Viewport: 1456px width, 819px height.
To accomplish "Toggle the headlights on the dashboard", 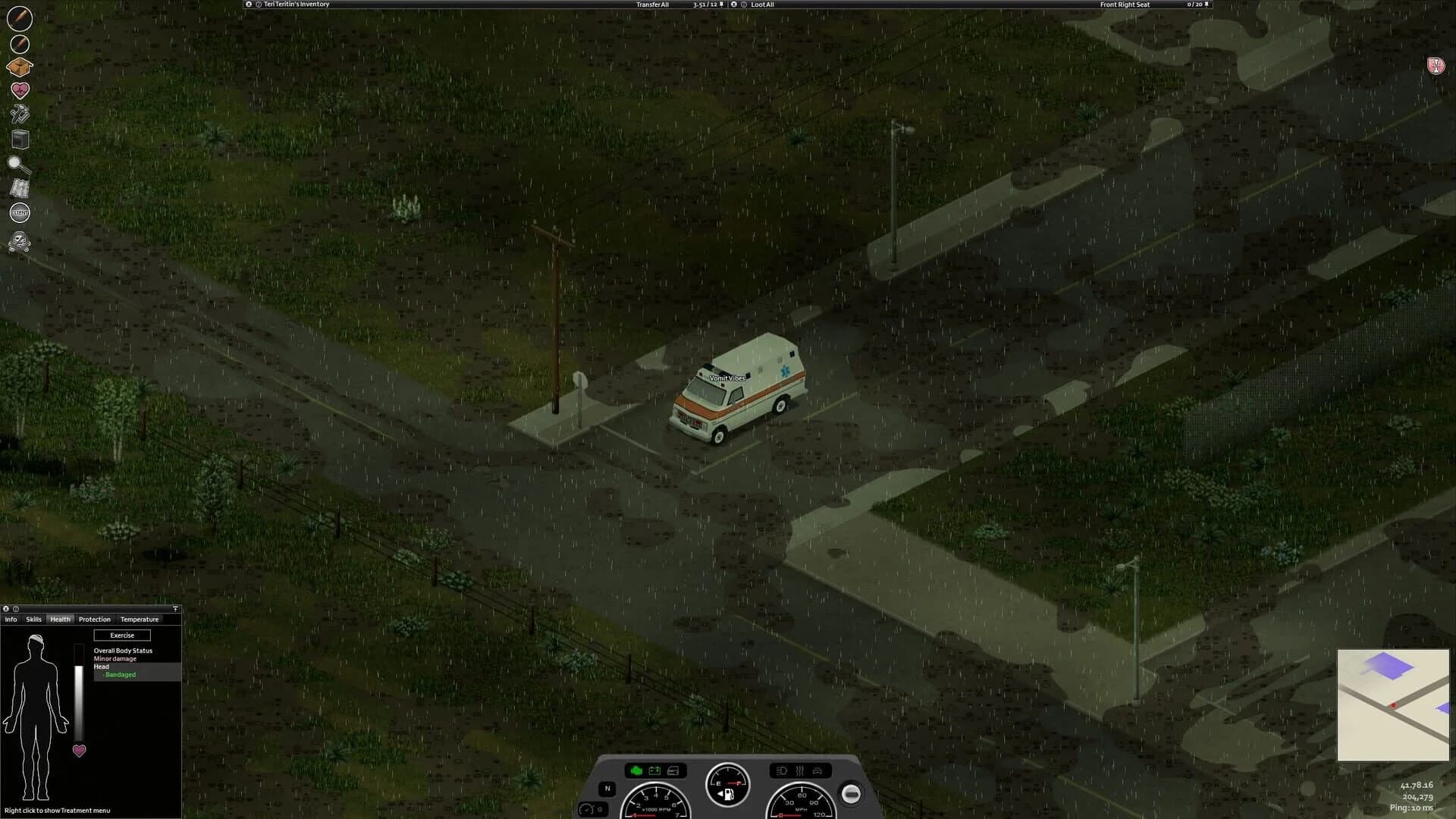I will tap(782, 772).
